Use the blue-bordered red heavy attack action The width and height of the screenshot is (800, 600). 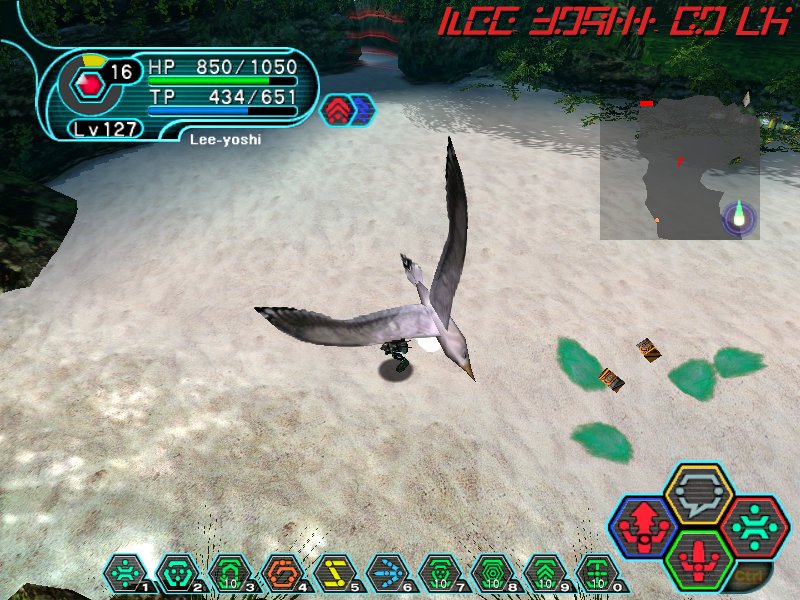click(642, 525)
